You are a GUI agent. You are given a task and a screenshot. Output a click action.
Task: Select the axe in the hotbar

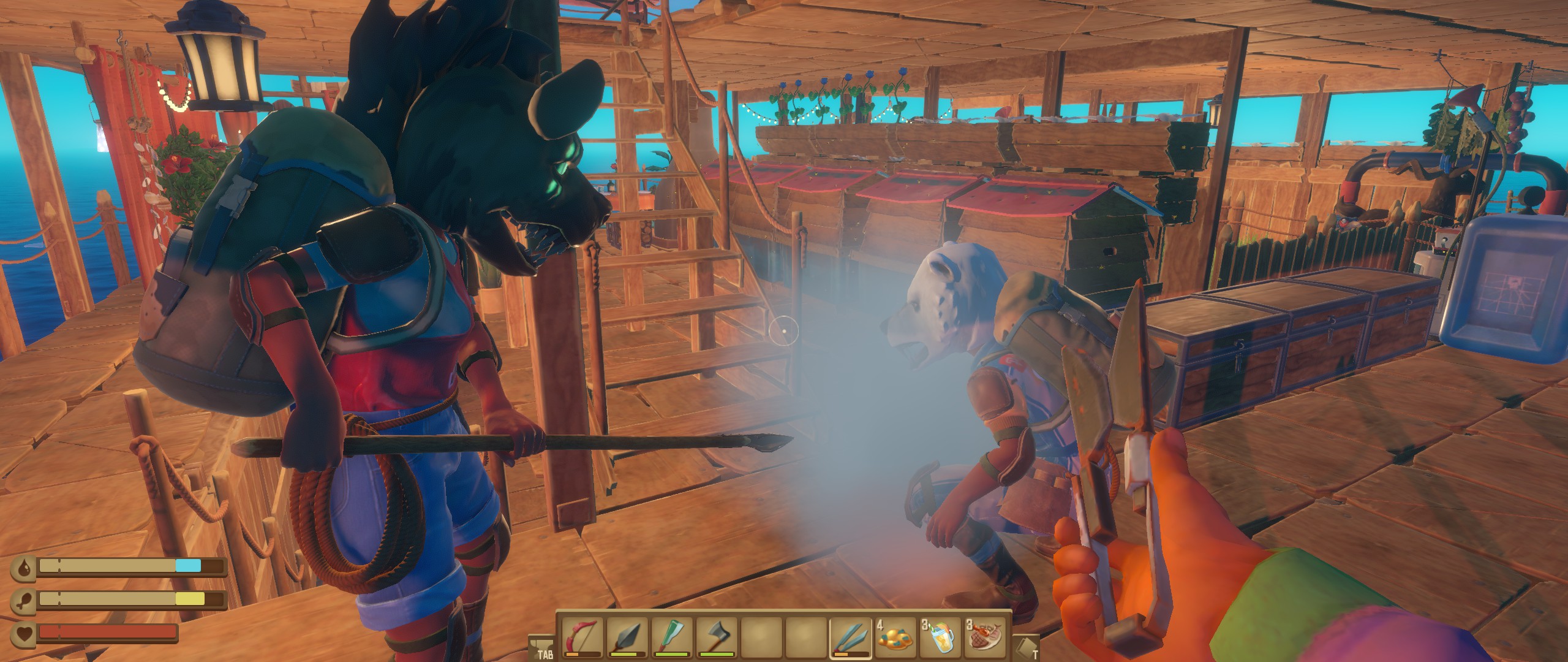click(x=715, y=638)
